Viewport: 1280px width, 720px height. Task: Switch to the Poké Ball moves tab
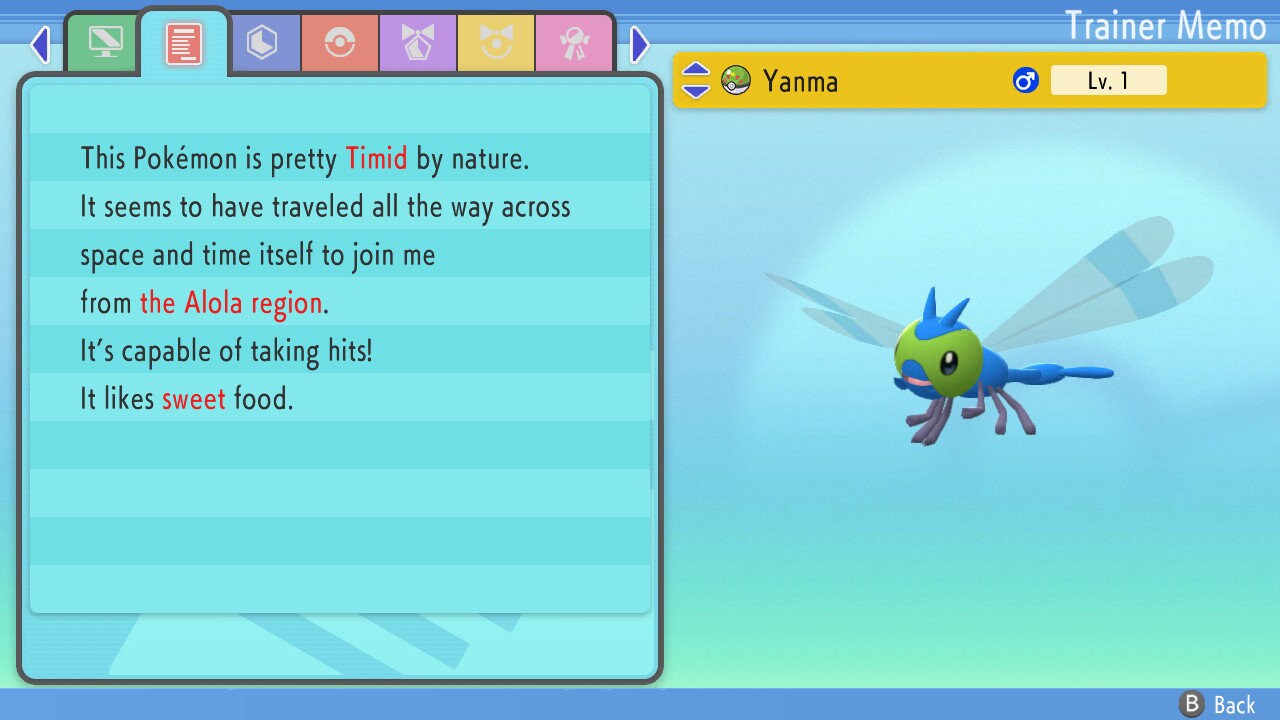(340, 42)
